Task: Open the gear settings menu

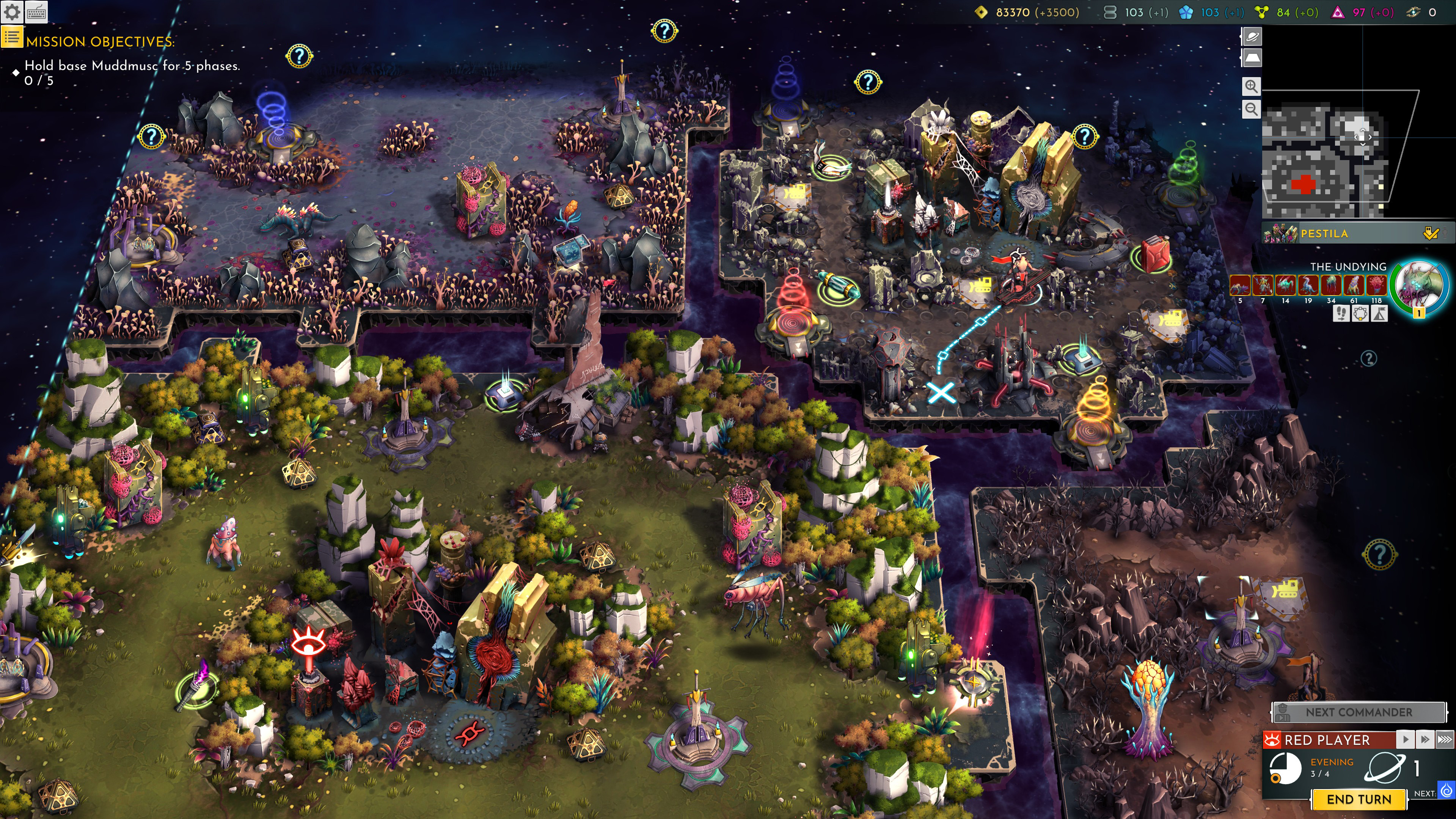Action: [x=12, y=12]
